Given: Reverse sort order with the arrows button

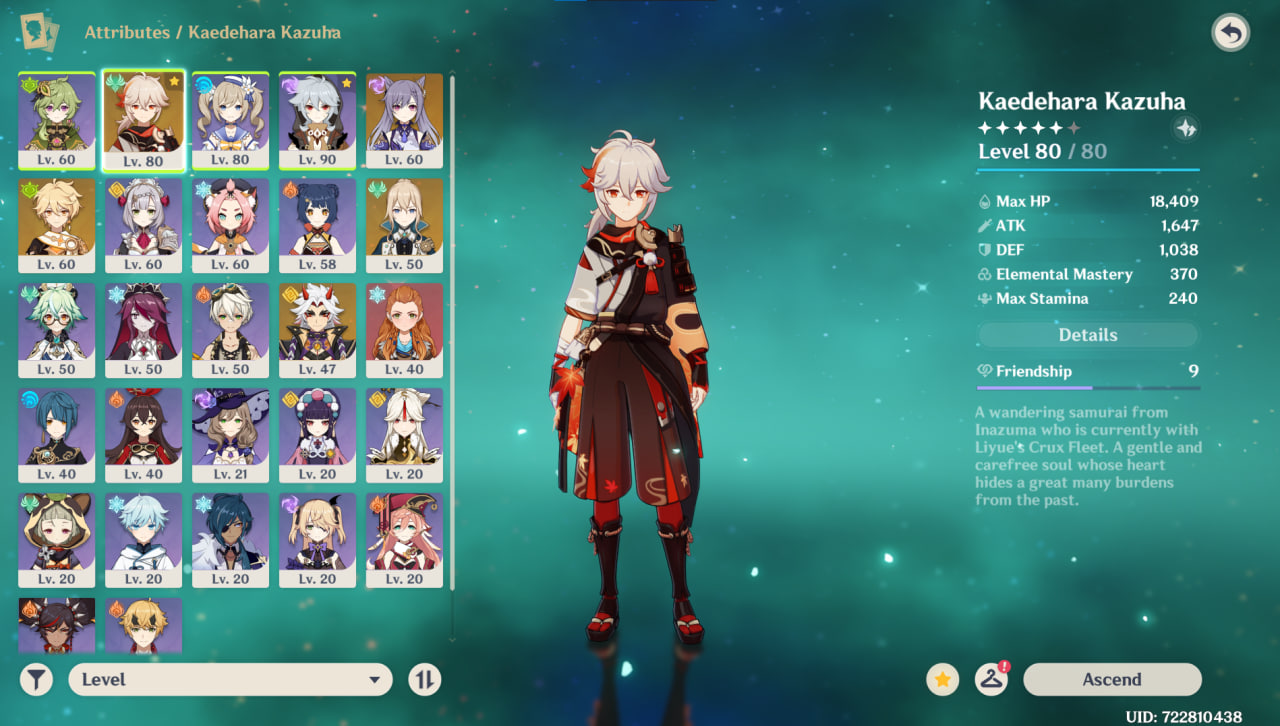Looking at the screenshot, I should [x=424, y=680].
